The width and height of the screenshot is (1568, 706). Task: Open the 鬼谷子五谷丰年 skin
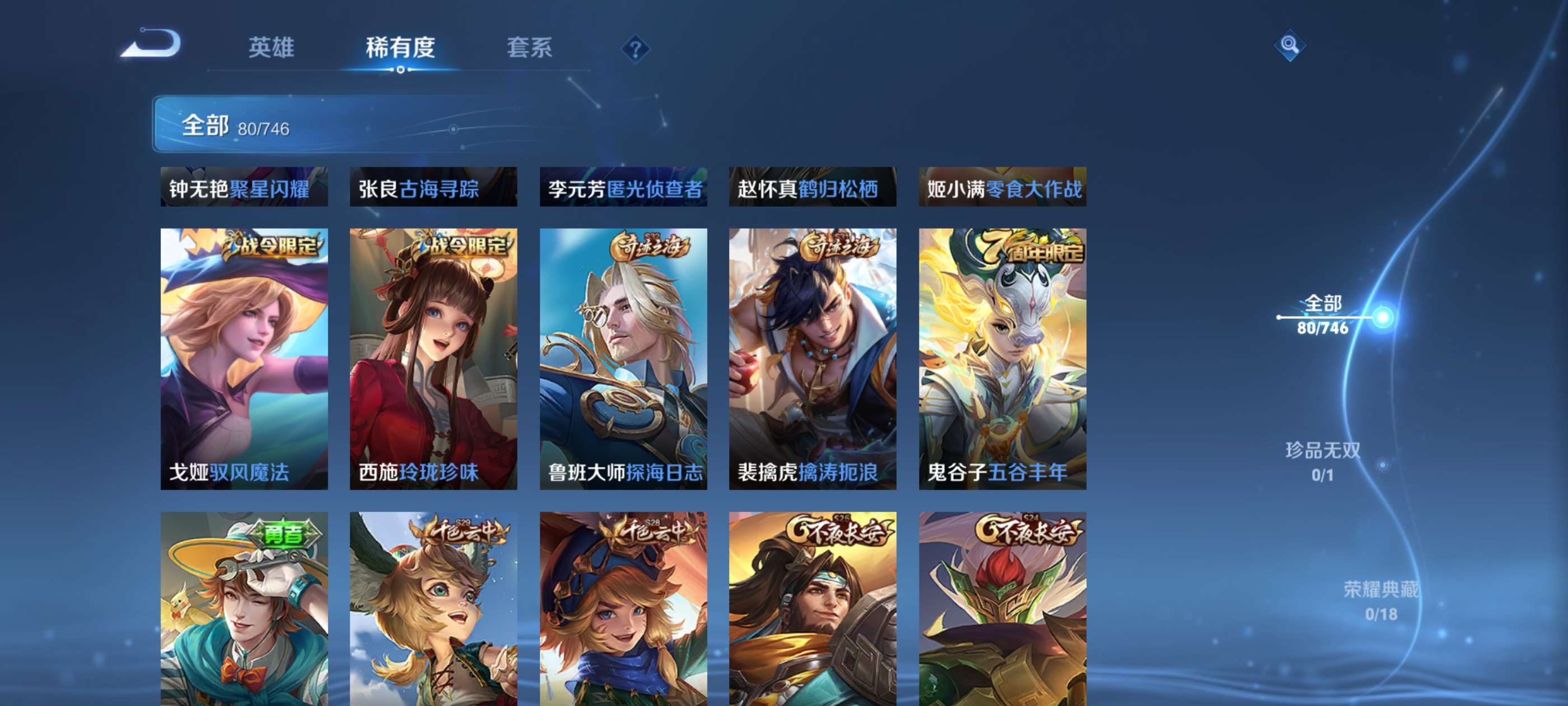[x=1003, y=359]
